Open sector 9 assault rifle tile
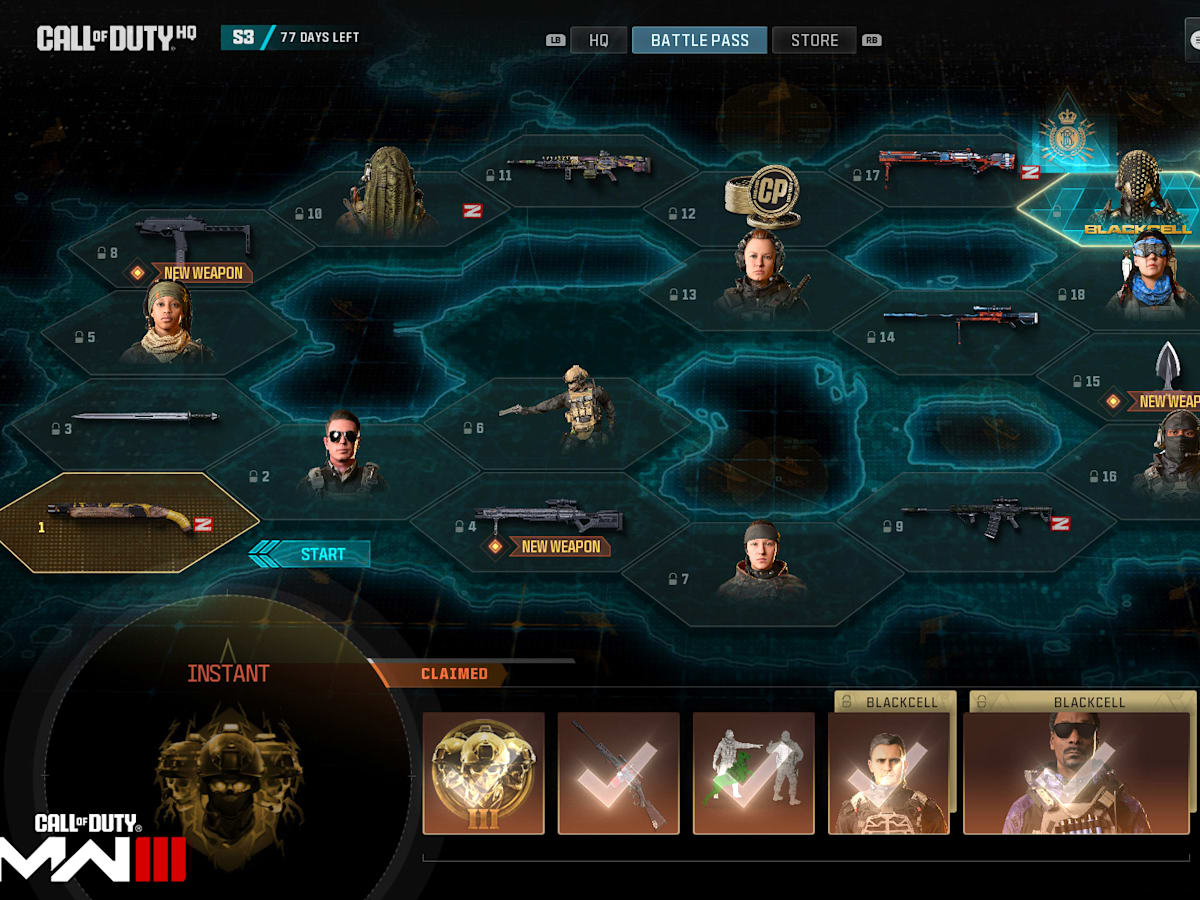This screenshot has height=900, width=1200. tap(975, 521)
